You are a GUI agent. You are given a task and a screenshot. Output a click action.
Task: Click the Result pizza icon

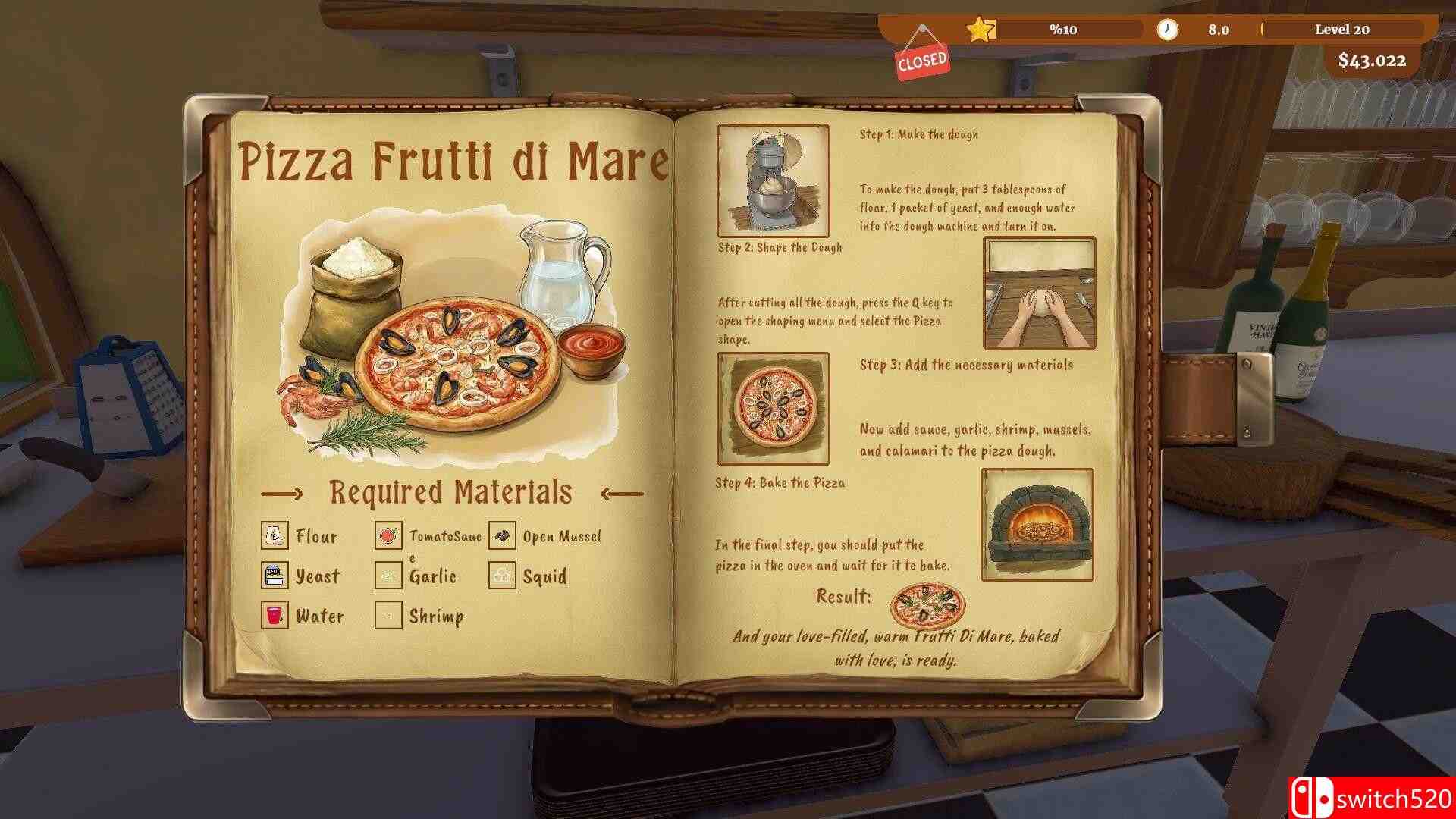point(927,604)
